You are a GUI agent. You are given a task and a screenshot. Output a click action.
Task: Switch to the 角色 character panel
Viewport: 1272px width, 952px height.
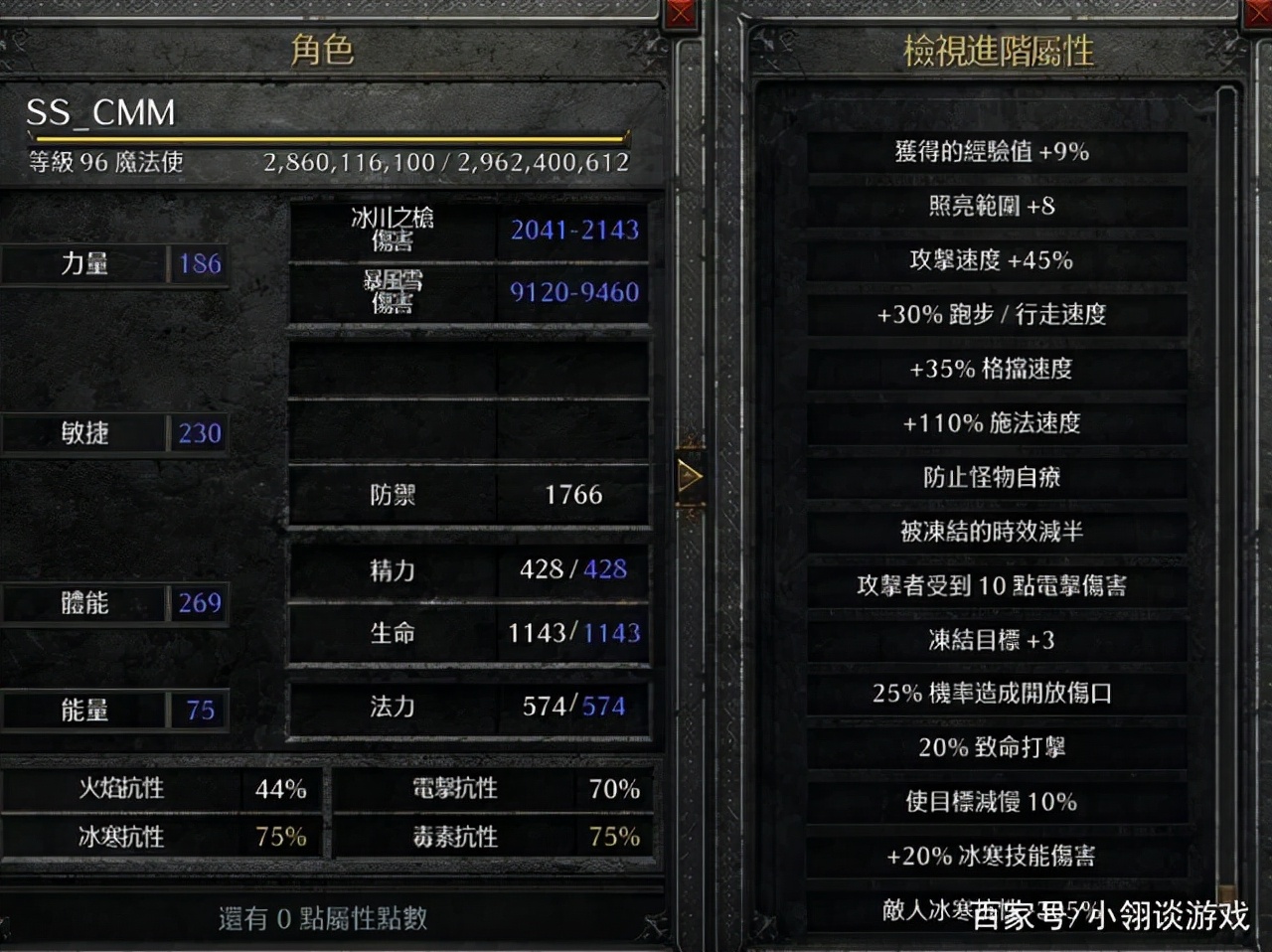tap(323, 50)
